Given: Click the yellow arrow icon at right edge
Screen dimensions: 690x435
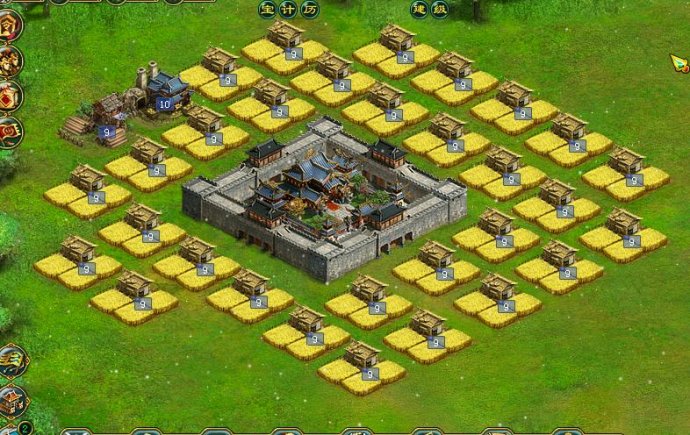Looking at the screenshot, I should tap(679, 63).
